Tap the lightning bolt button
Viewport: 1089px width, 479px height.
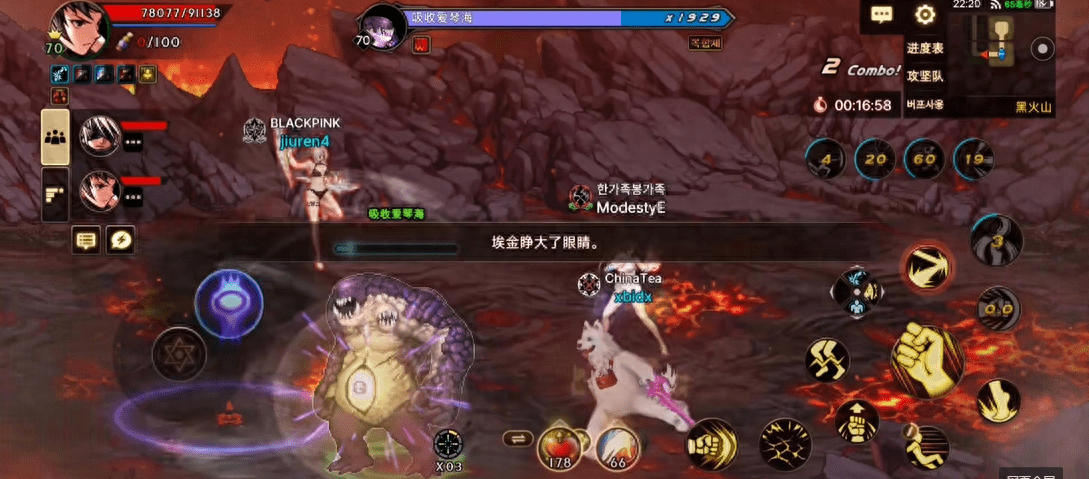120,239
